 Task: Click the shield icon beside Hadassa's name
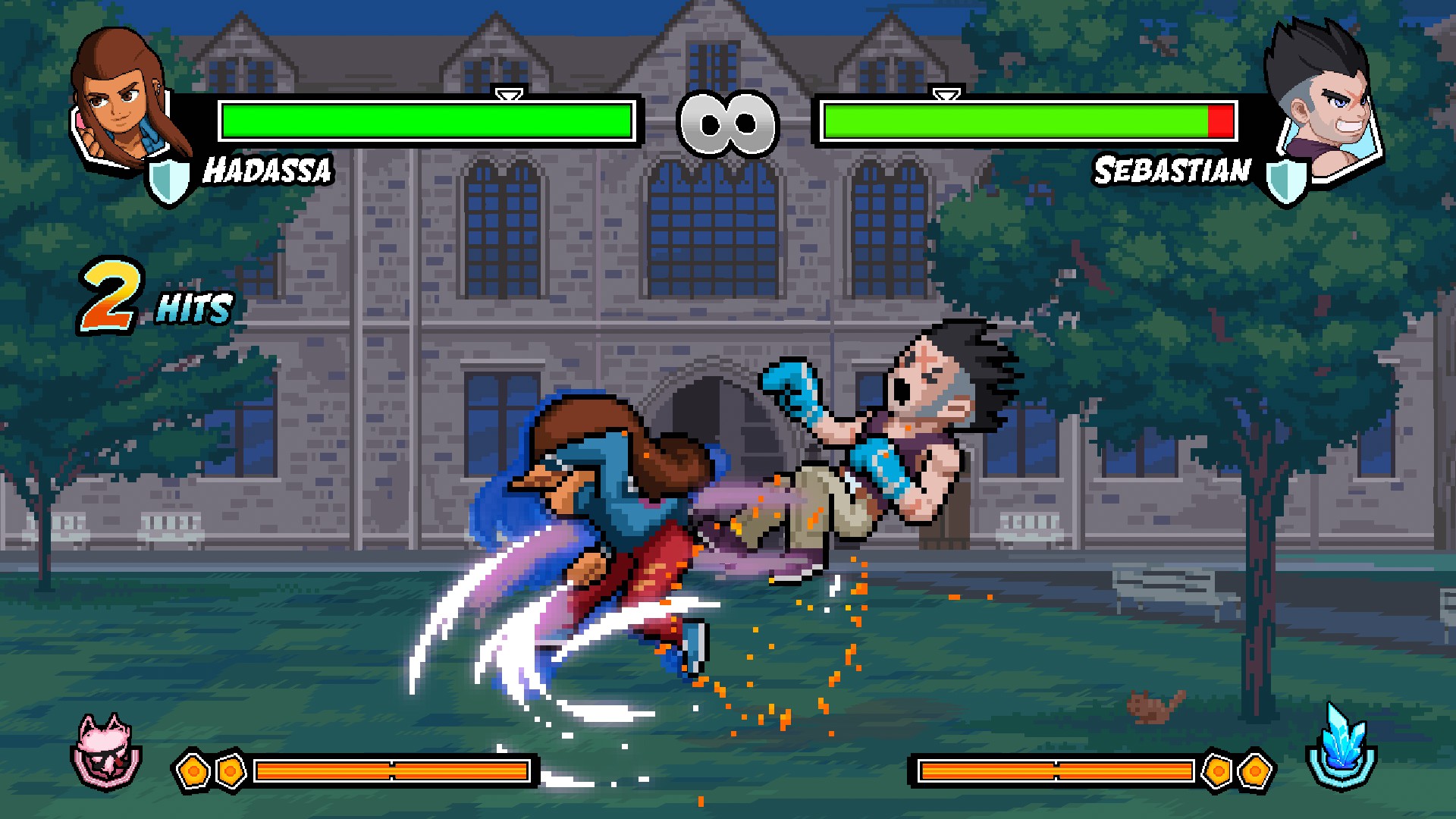(x=168, y=182)
